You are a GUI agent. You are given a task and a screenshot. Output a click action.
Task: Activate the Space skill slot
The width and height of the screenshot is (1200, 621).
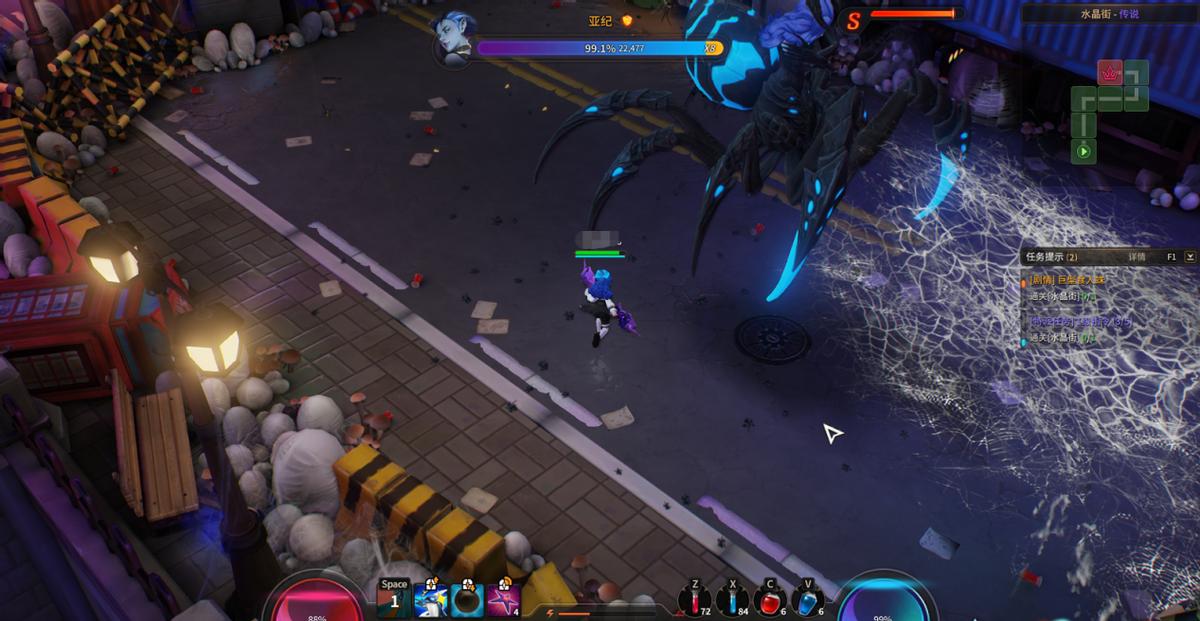394,599
